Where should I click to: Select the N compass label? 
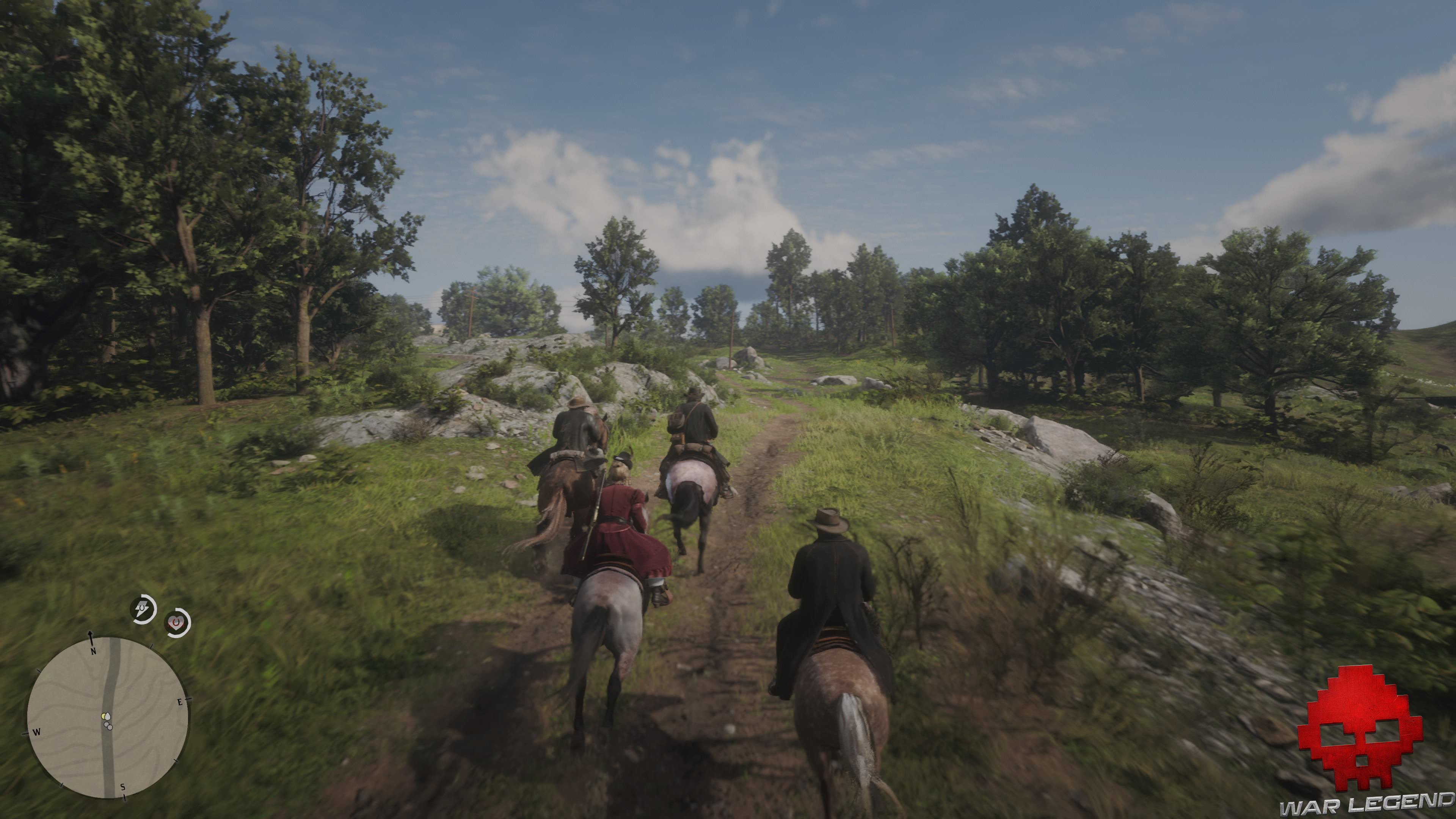tap(94, 652)
